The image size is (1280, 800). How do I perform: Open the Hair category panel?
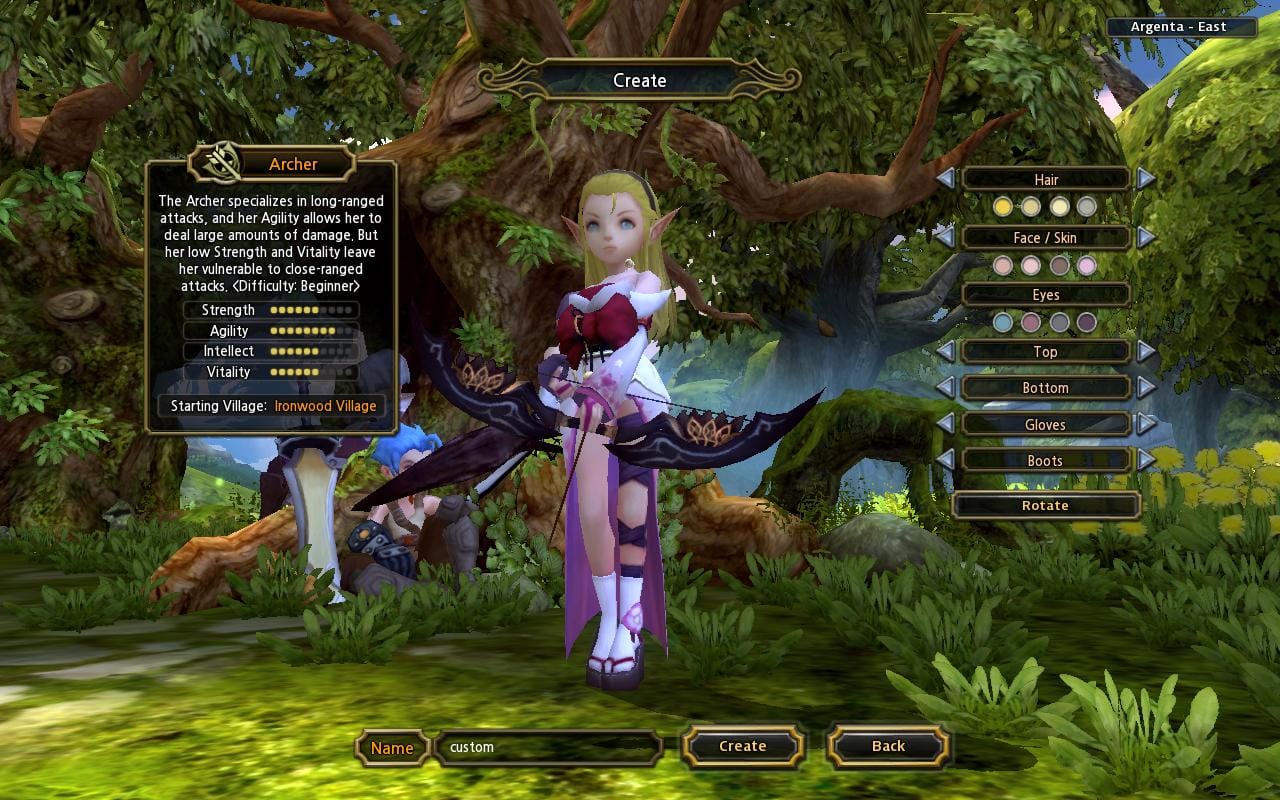(x=1045, y=179)
